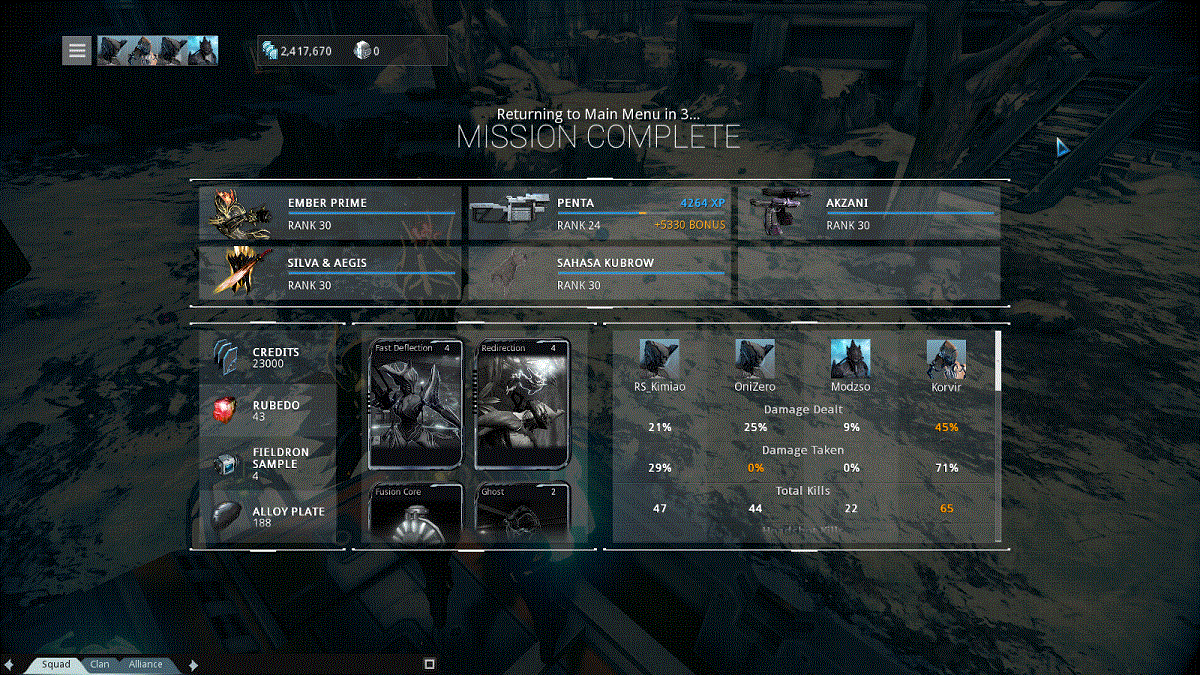The width and height of the screenshot is (1200, 675).
Task: Switch to the Squad chat tab
Action: coord(56,664)
